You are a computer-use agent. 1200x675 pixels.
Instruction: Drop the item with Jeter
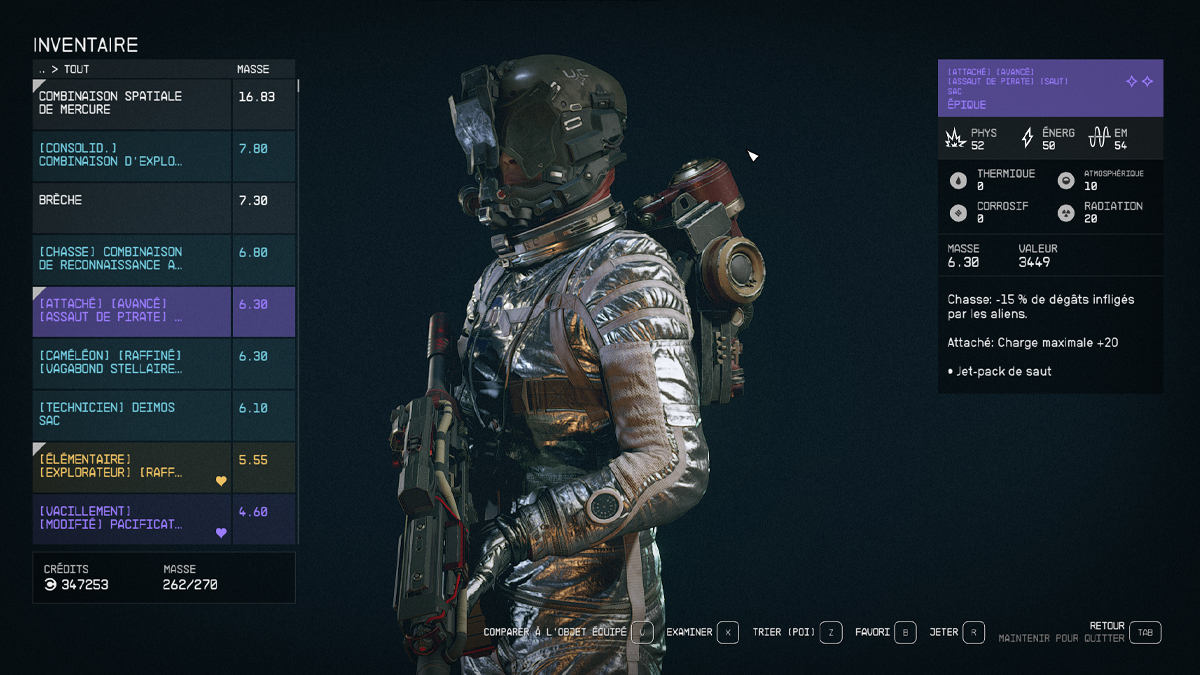click(973, 632)
